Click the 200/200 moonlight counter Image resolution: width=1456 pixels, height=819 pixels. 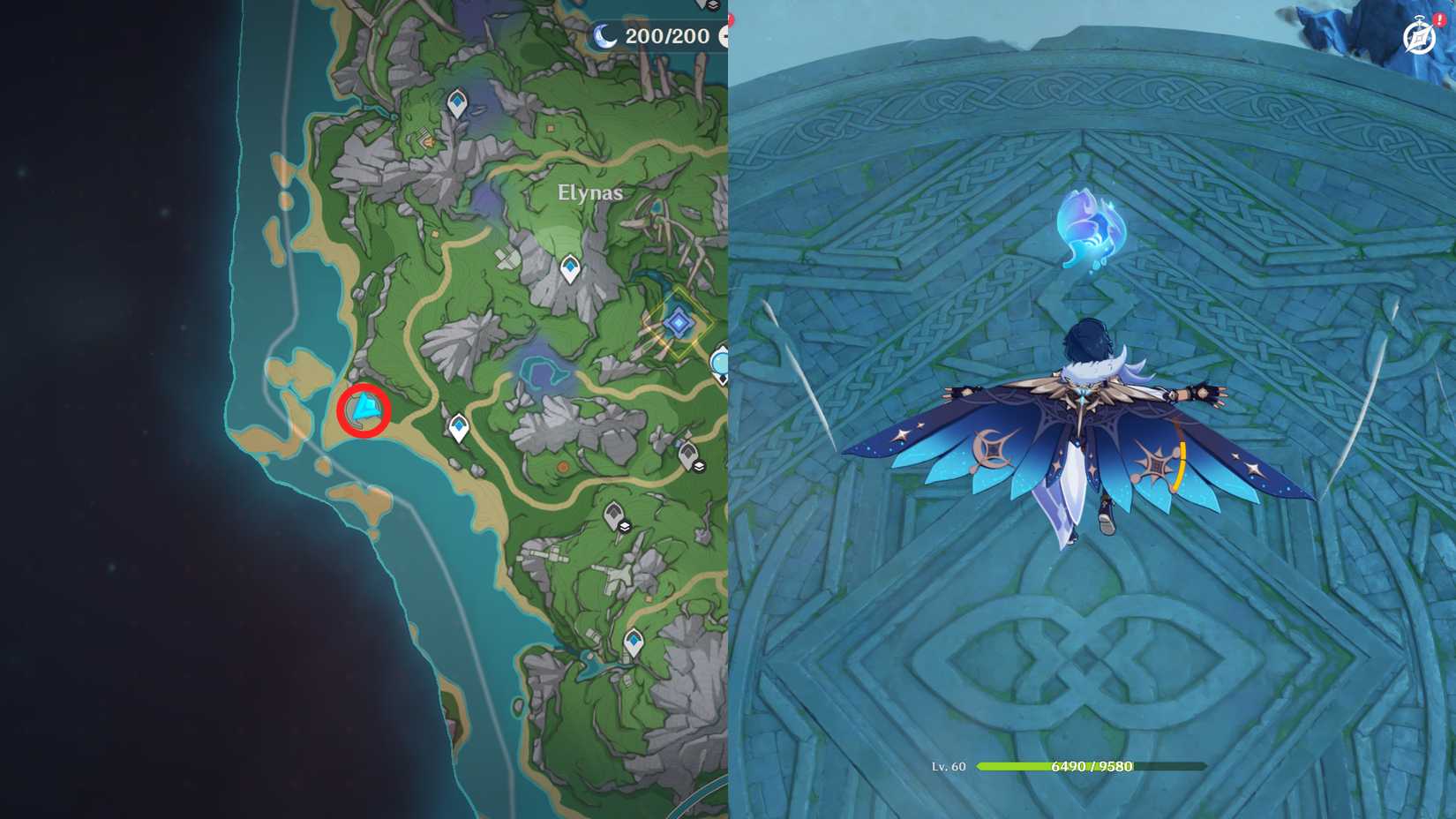662,36
